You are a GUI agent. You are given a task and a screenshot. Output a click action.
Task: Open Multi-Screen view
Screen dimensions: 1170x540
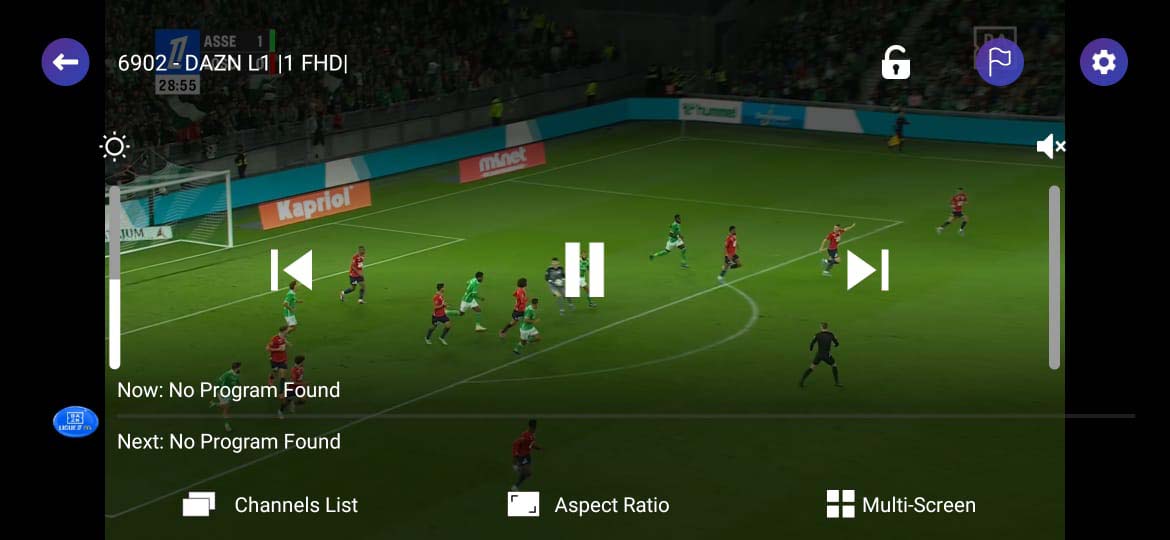coord(901,505)
